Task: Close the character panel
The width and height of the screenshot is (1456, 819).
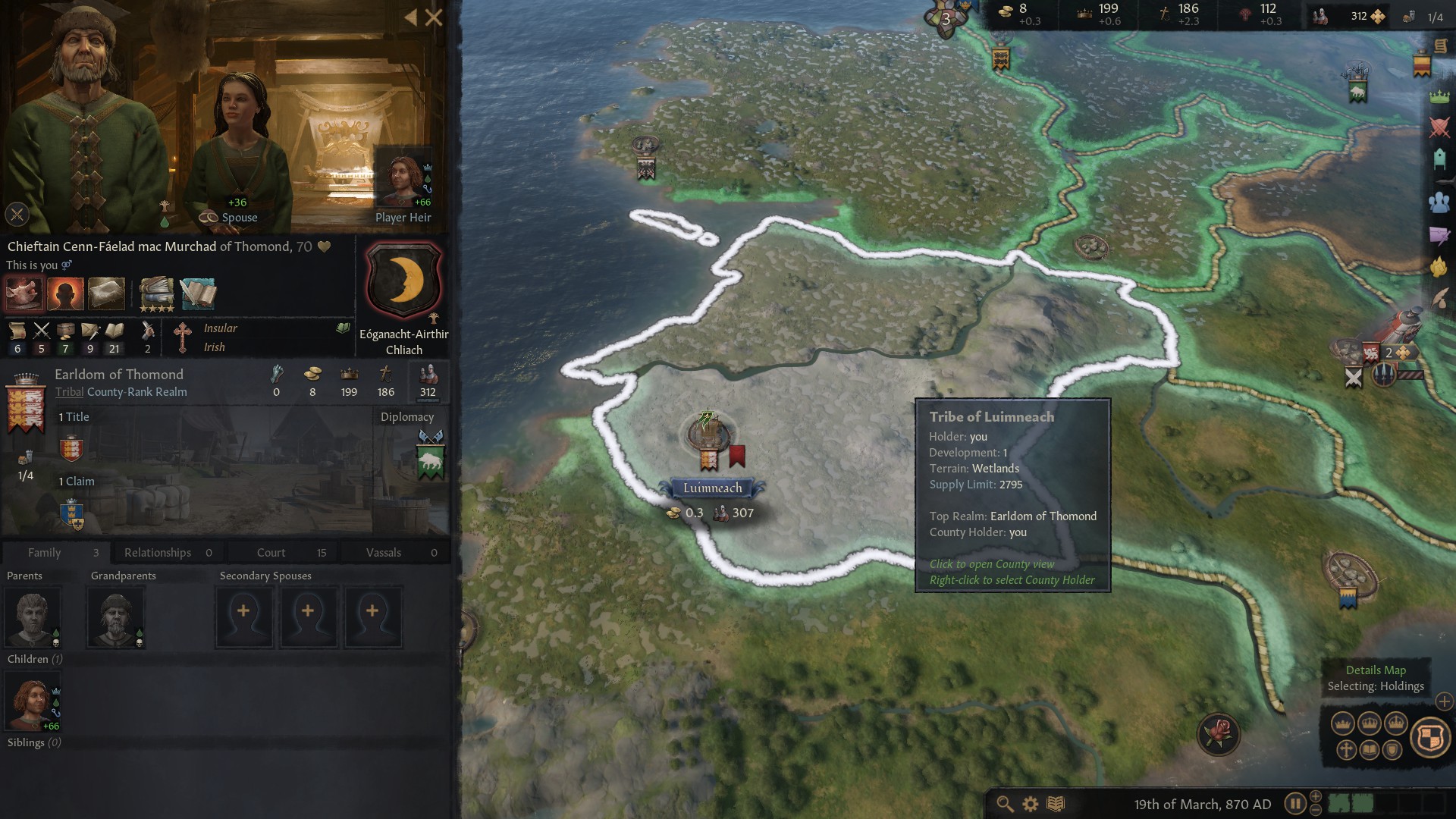Action: 434,17
